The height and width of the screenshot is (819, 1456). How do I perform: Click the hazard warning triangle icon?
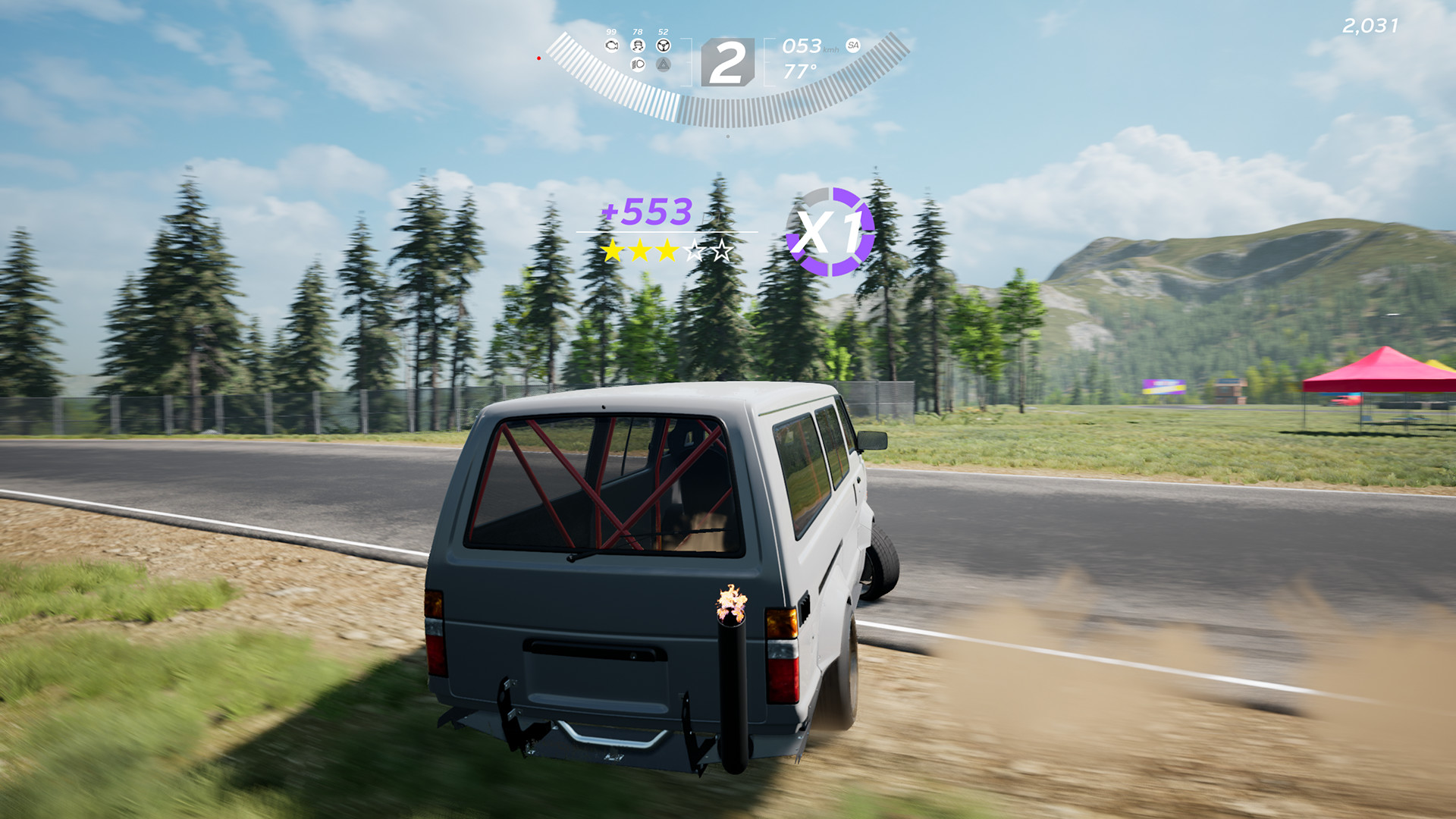click(x=664, y=65)
